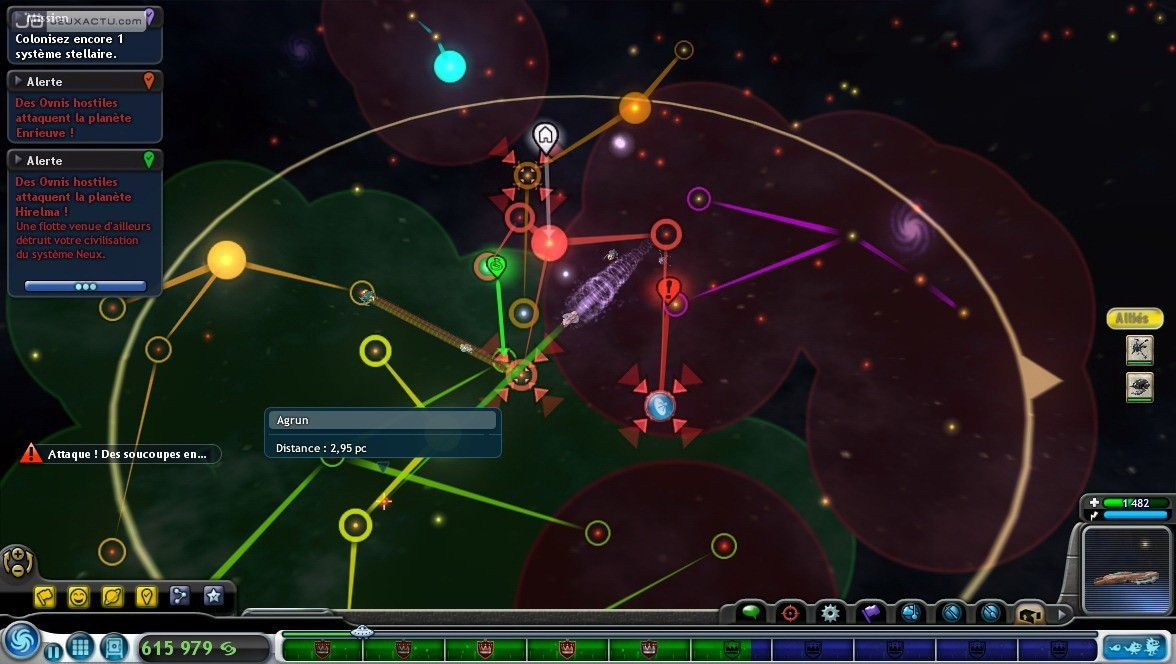Screen dimensions: 1176x664
Task: Open the green speech bubble tools tab
Action: tap(751, 612)
